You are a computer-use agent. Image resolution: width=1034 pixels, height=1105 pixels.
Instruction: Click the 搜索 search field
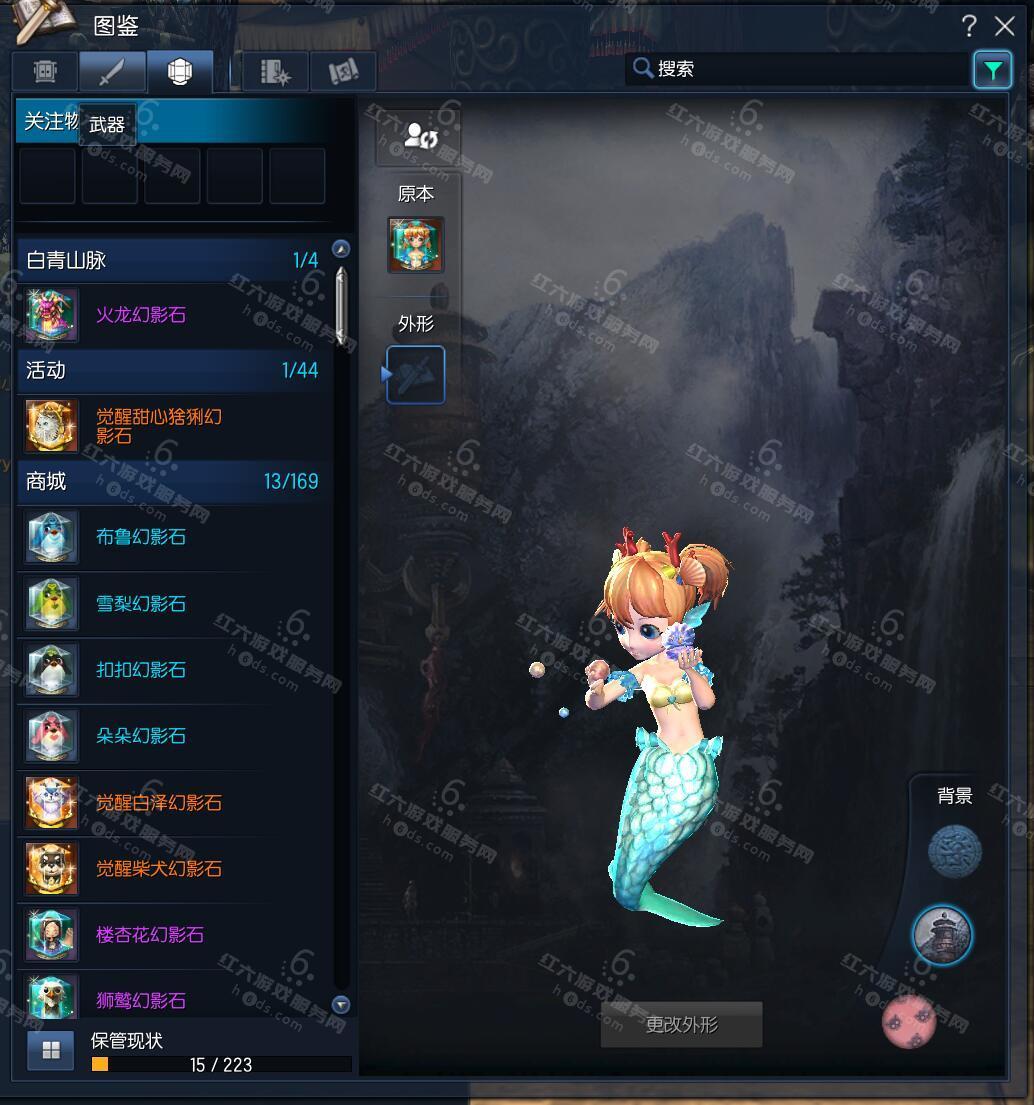800,69
